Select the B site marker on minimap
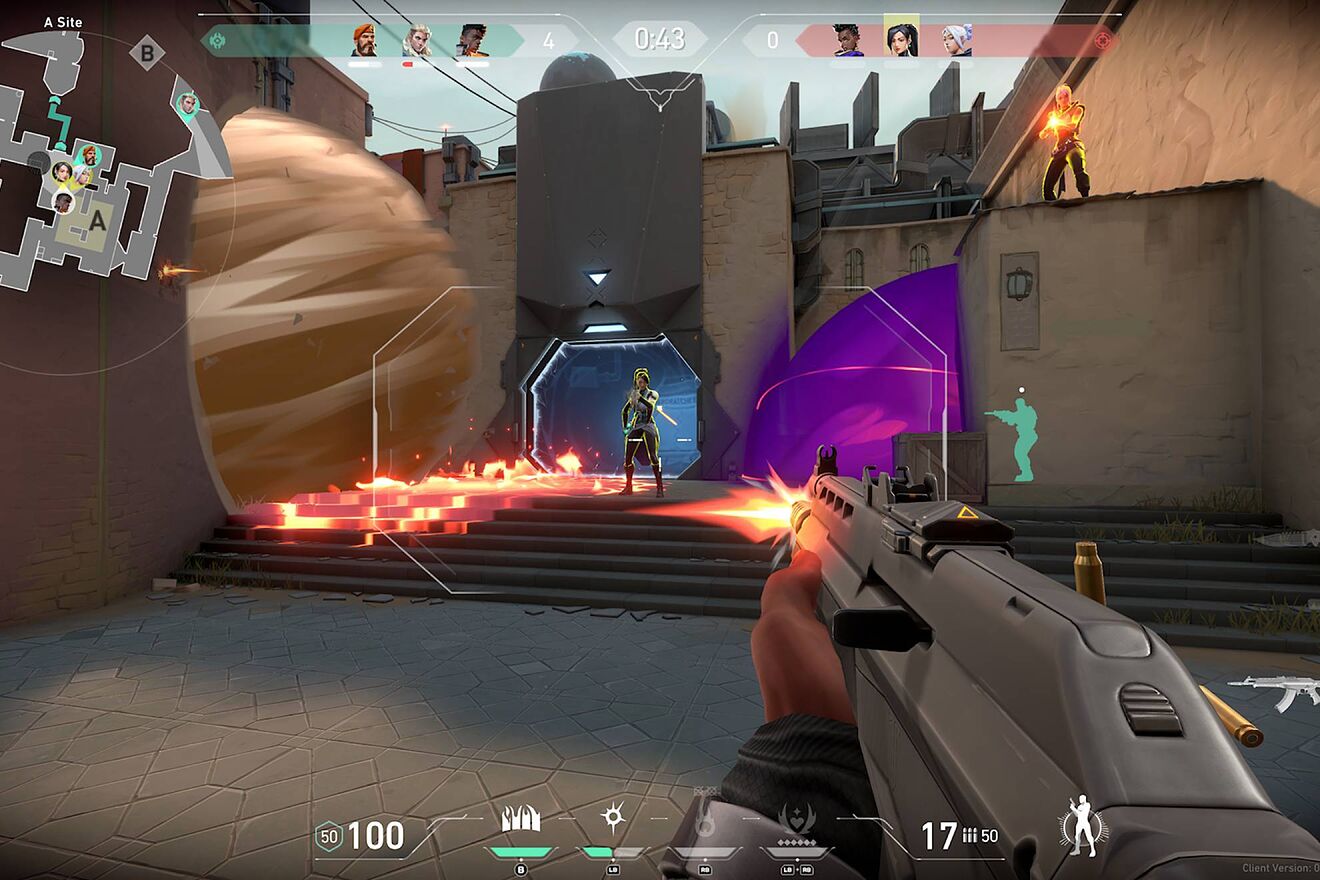Viewport: 1320px width, 880px height. pos(147,53)
